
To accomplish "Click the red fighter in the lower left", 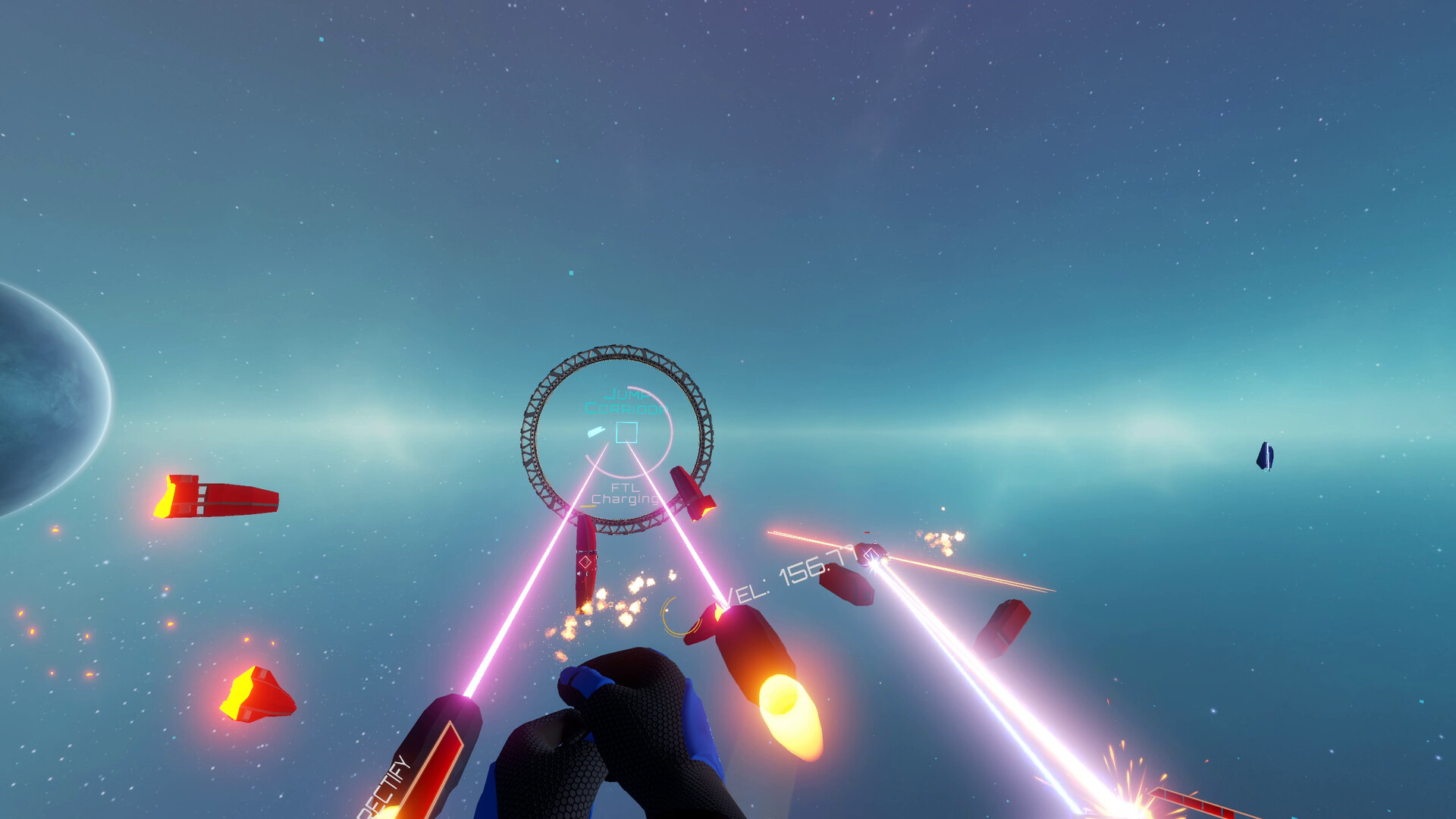I will click(255, 693).
